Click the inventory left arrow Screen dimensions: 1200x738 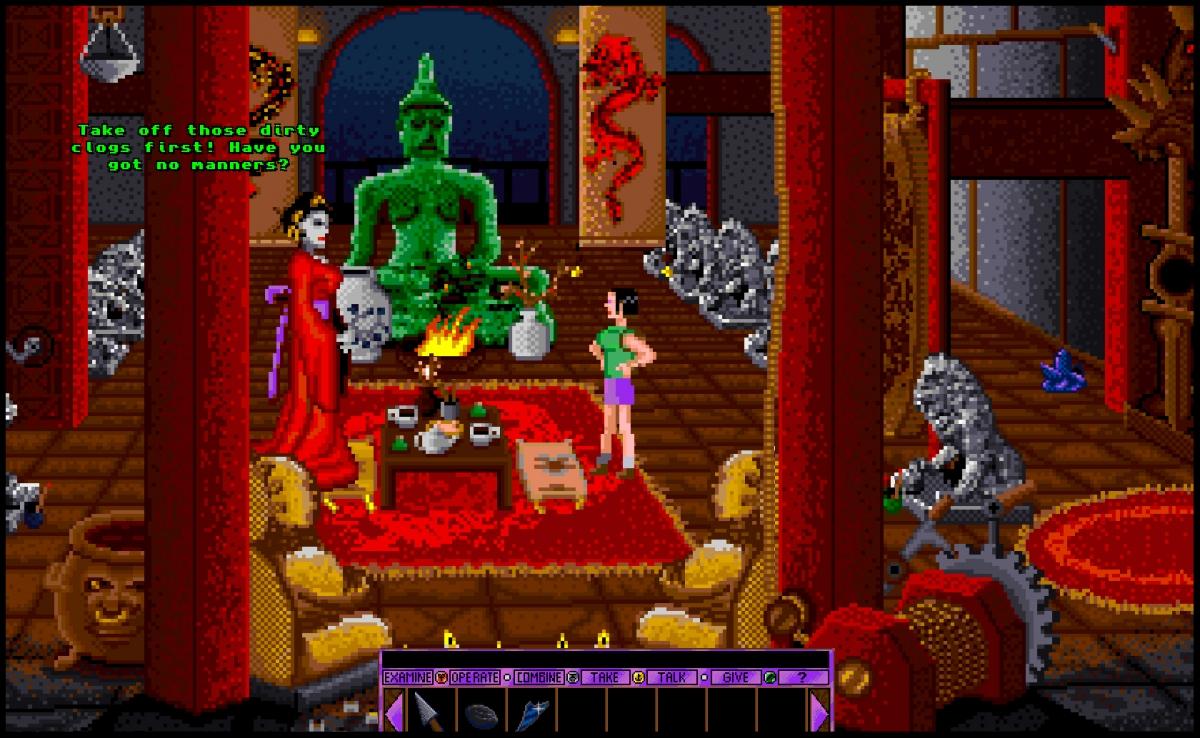click(394, 712)
